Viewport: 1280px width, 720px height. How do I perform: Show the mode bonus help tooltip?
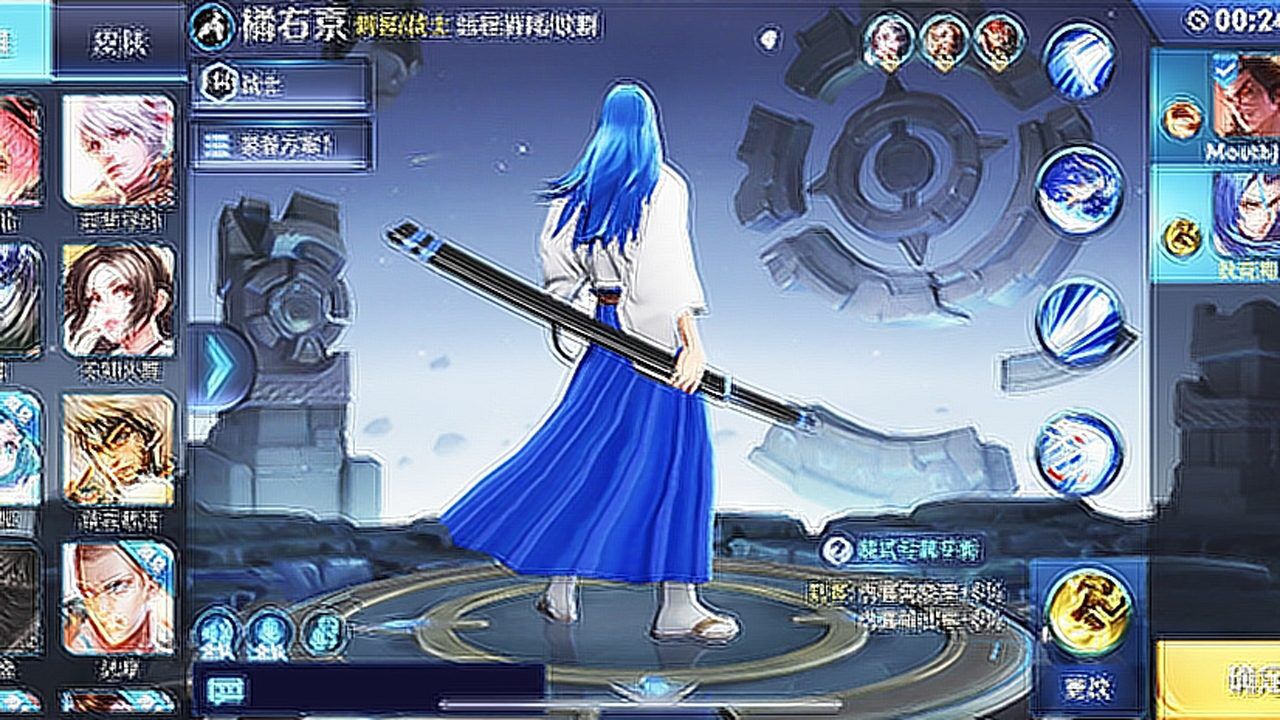point(836,549)
